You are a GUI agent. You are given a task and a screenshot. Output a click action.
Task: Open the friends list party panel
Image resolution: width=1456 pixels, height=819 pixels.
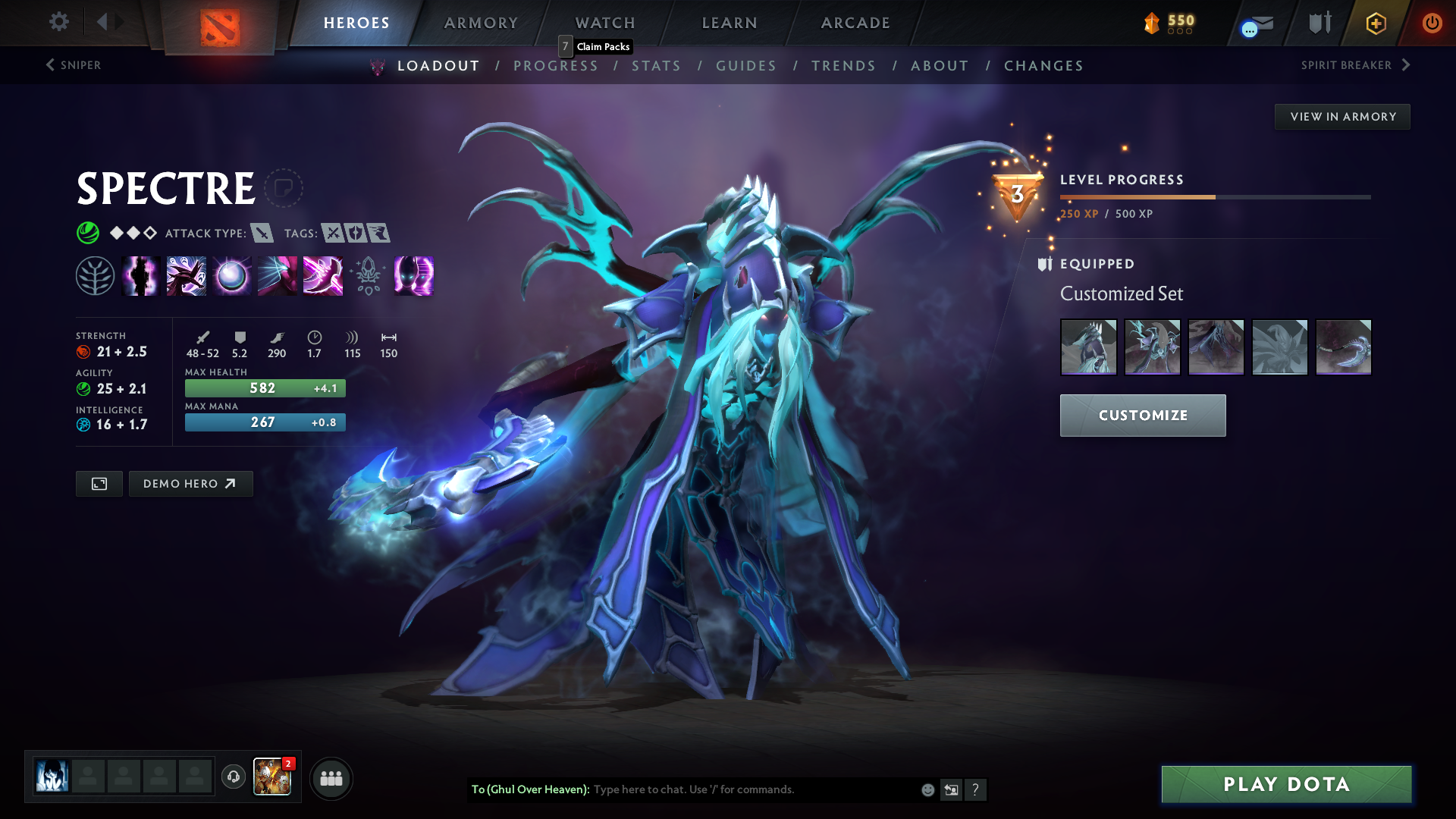point(331,778)
